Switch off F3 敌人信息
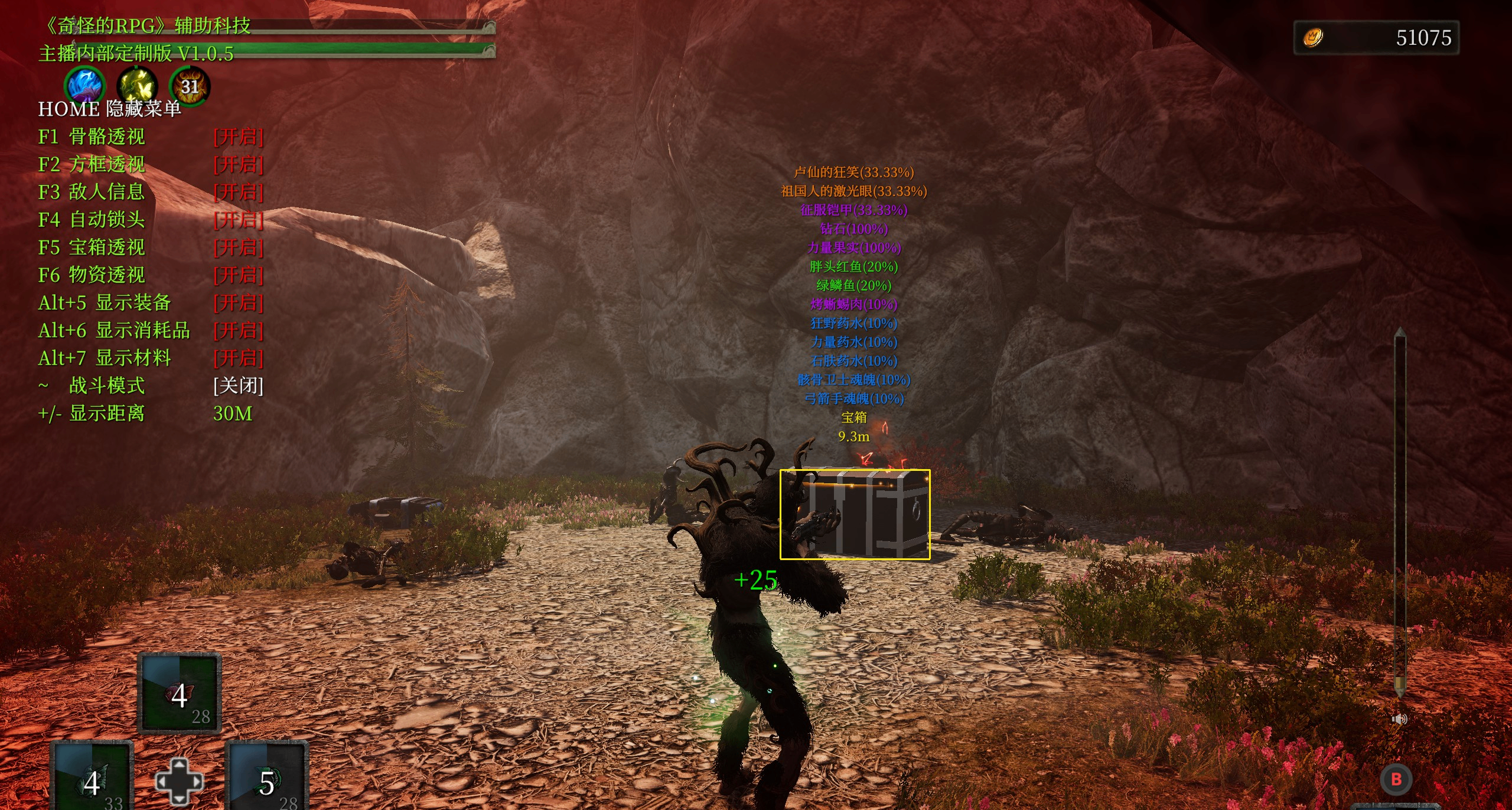Image resolution: width=1512 pixels, height=810 pixels. click(238, 192)
